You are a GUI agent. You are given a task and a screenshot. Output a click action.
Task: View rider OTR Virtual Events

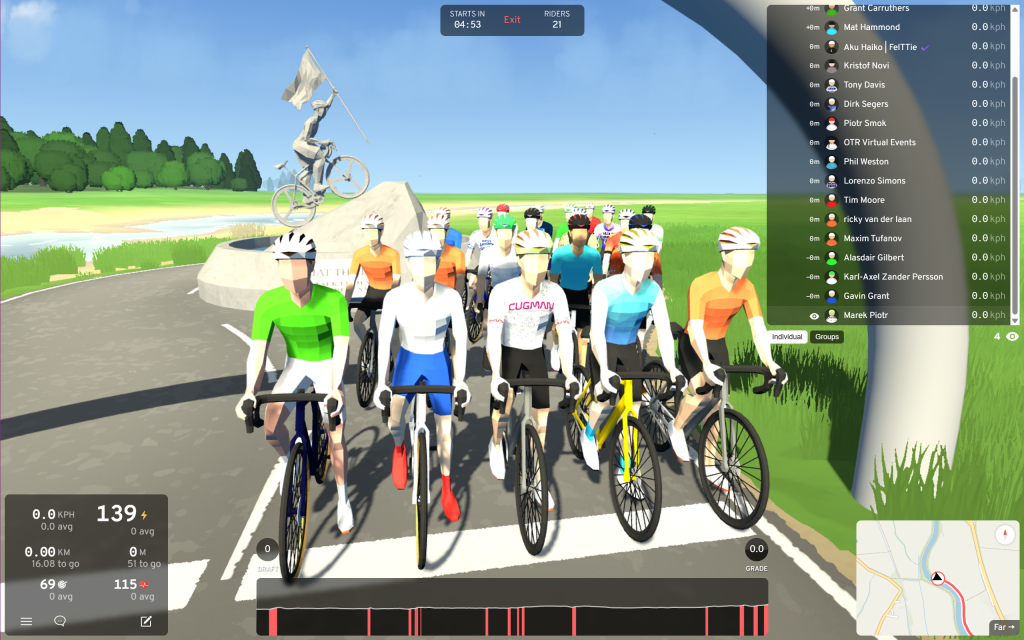879,143
